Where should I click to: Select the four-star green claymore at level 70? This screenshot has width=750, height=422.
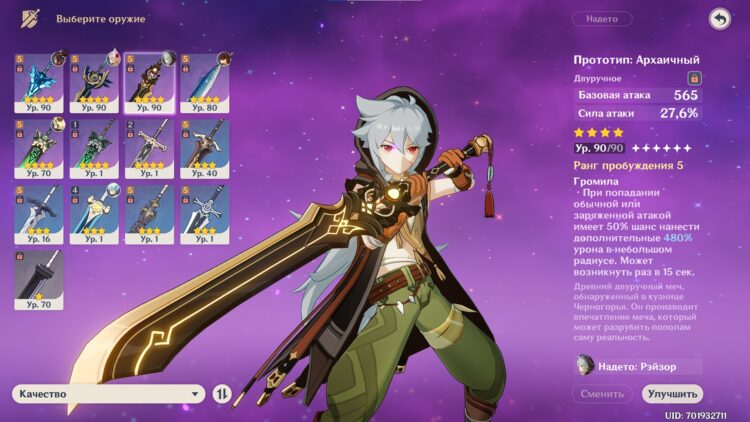(39, 148)
